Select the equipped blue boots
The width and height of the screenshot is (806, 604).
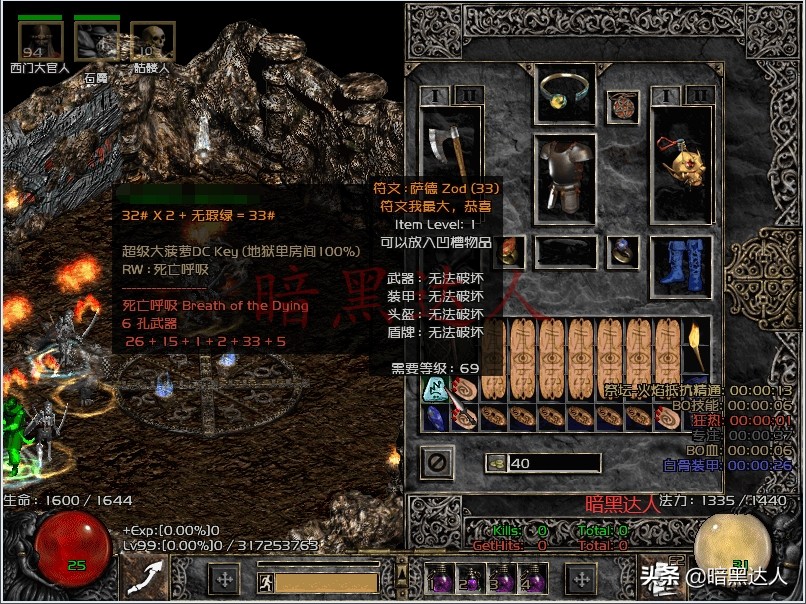[x=681, y=258]
